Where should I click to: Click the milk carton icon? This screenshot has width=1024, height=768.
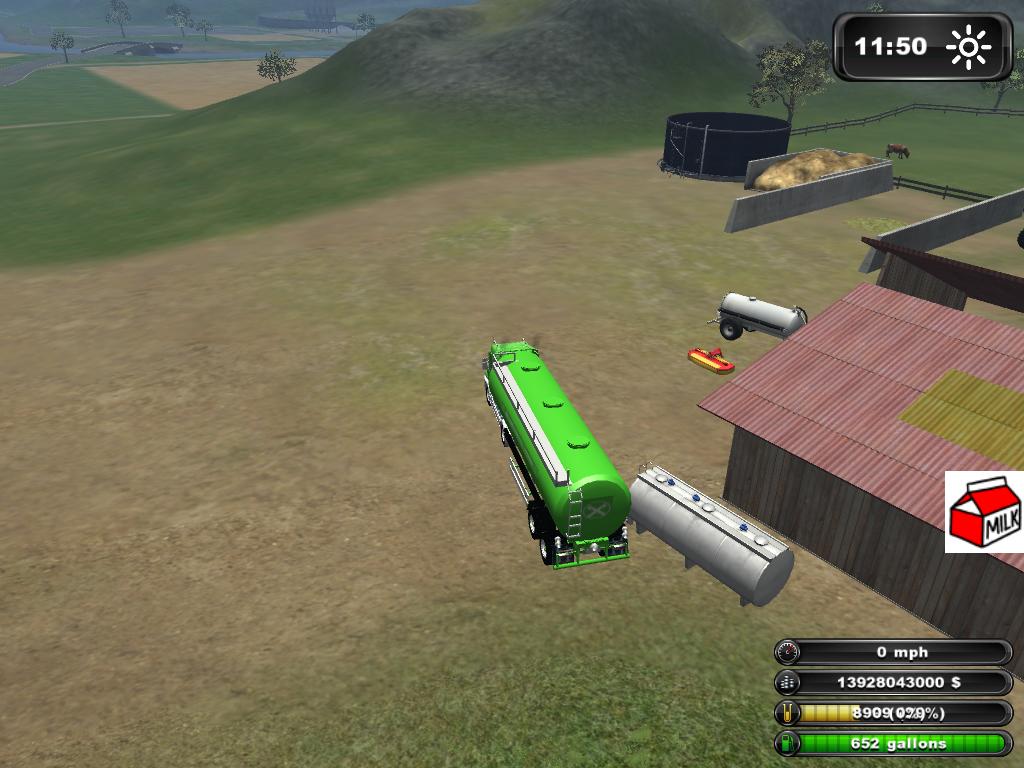coord(984,512)
